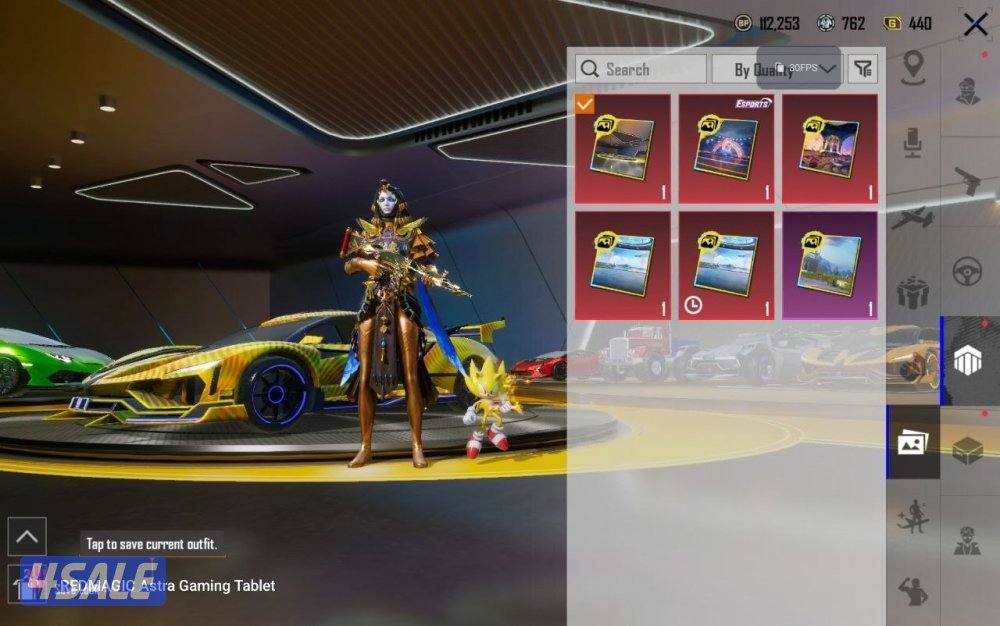Open the pistol weapon skins category
The width and height of the screenshot is (1000, 626).
tap(967, 182)
